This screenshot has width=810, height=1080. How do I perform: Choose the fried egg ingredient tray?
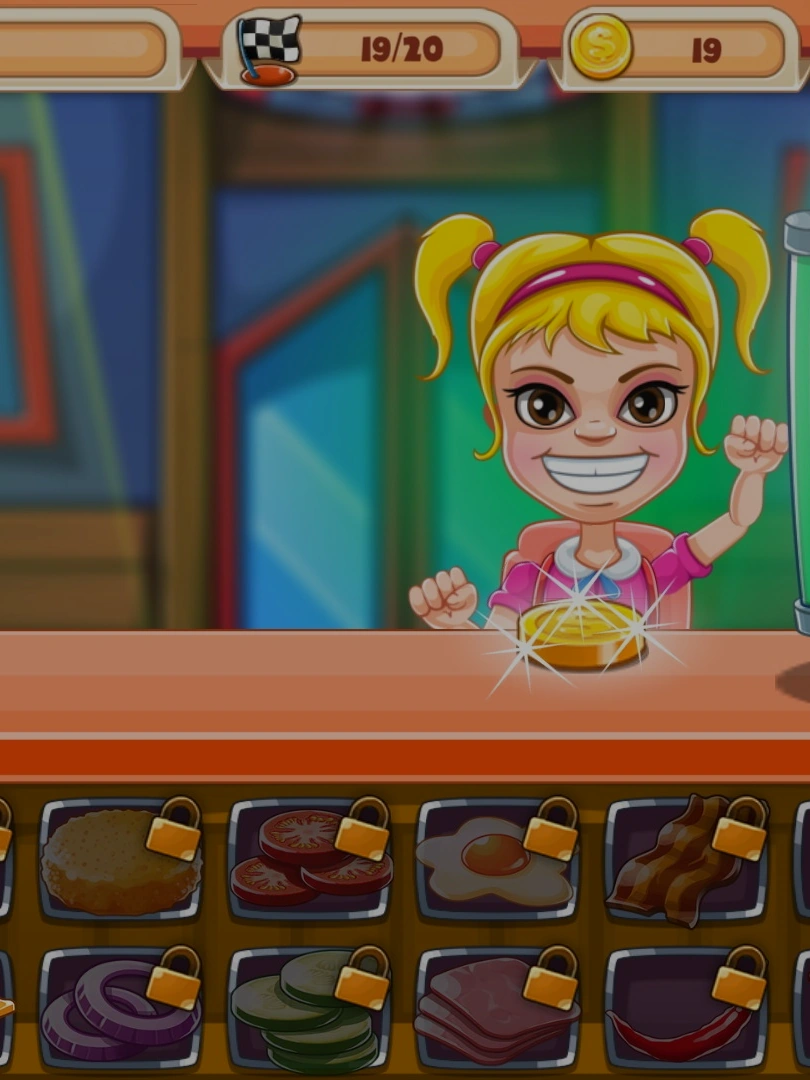pos(496,859)
